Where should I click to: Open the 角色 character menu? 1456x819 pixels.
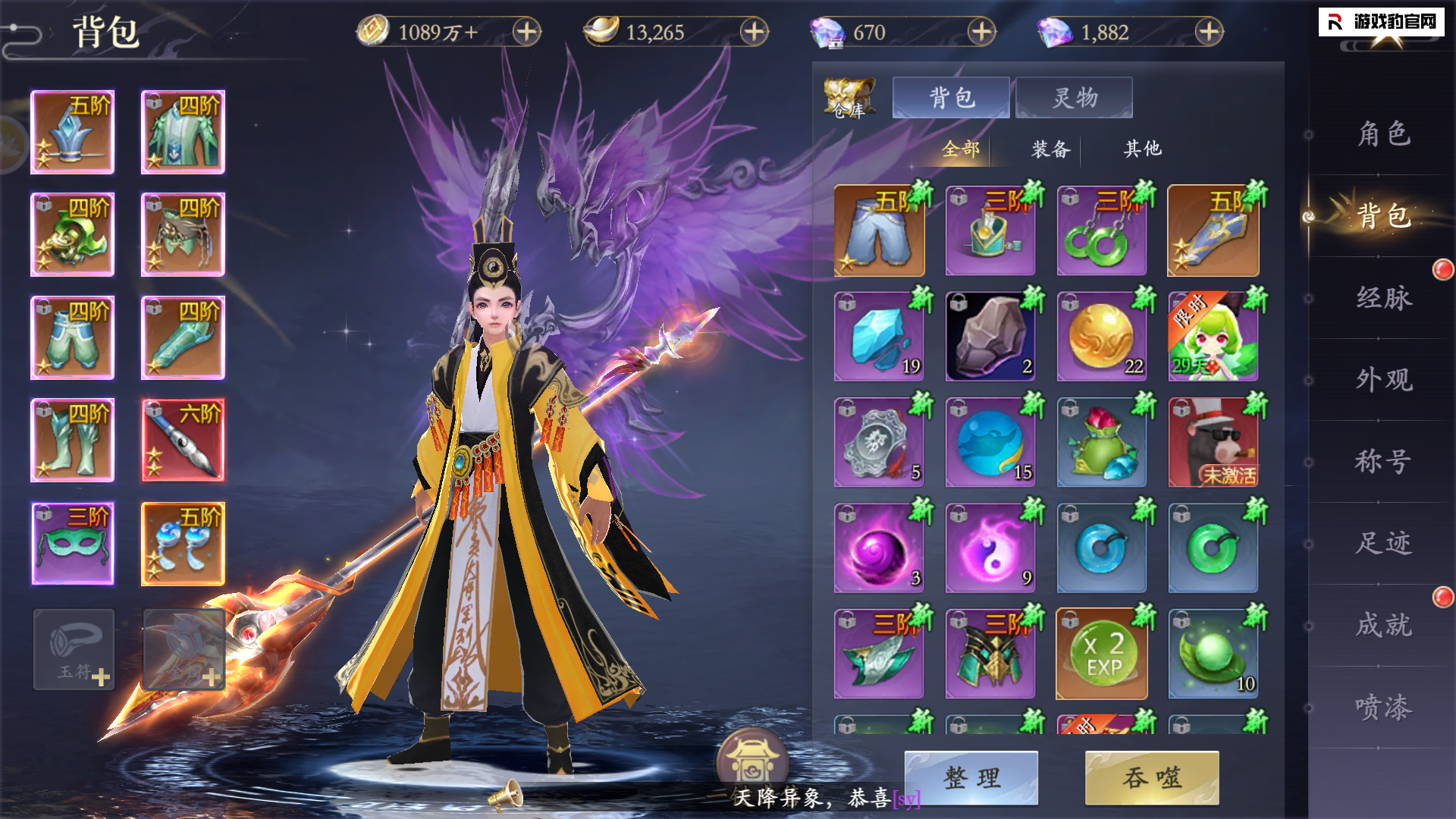pos(1383,134)
